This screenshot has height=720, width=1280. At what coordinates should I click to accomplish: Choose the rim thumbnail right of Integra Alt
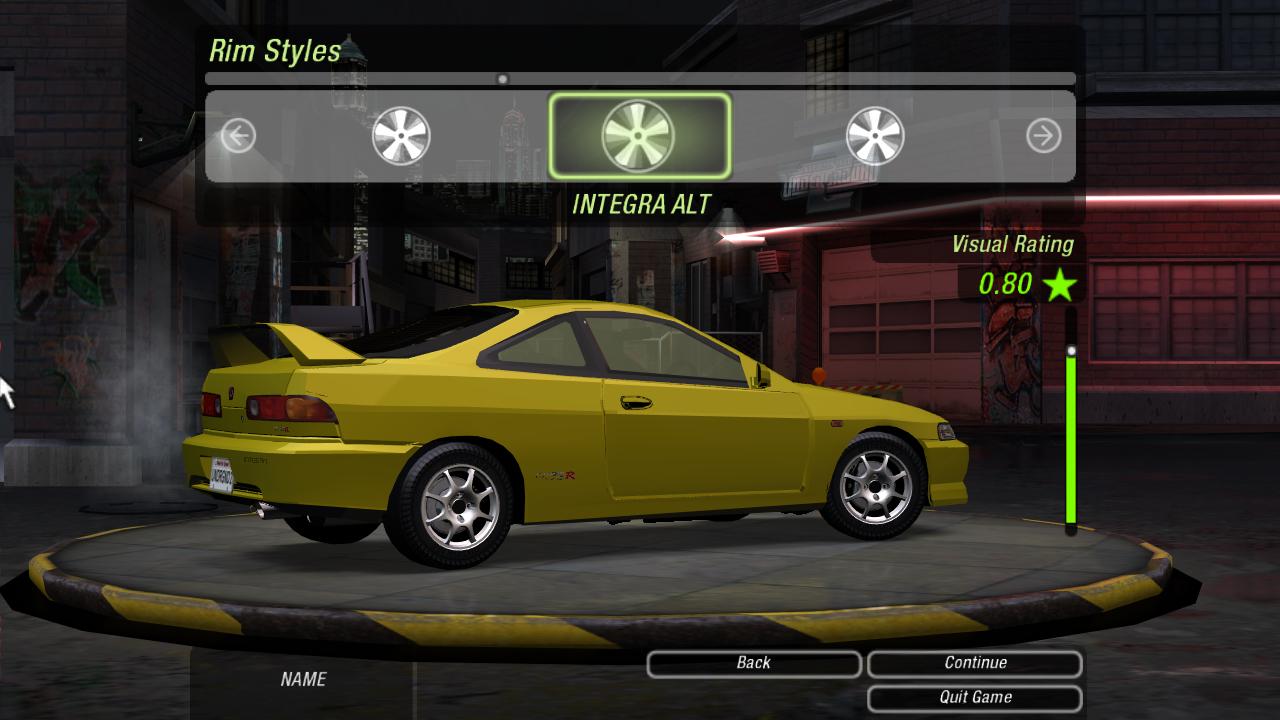[875, 135]
